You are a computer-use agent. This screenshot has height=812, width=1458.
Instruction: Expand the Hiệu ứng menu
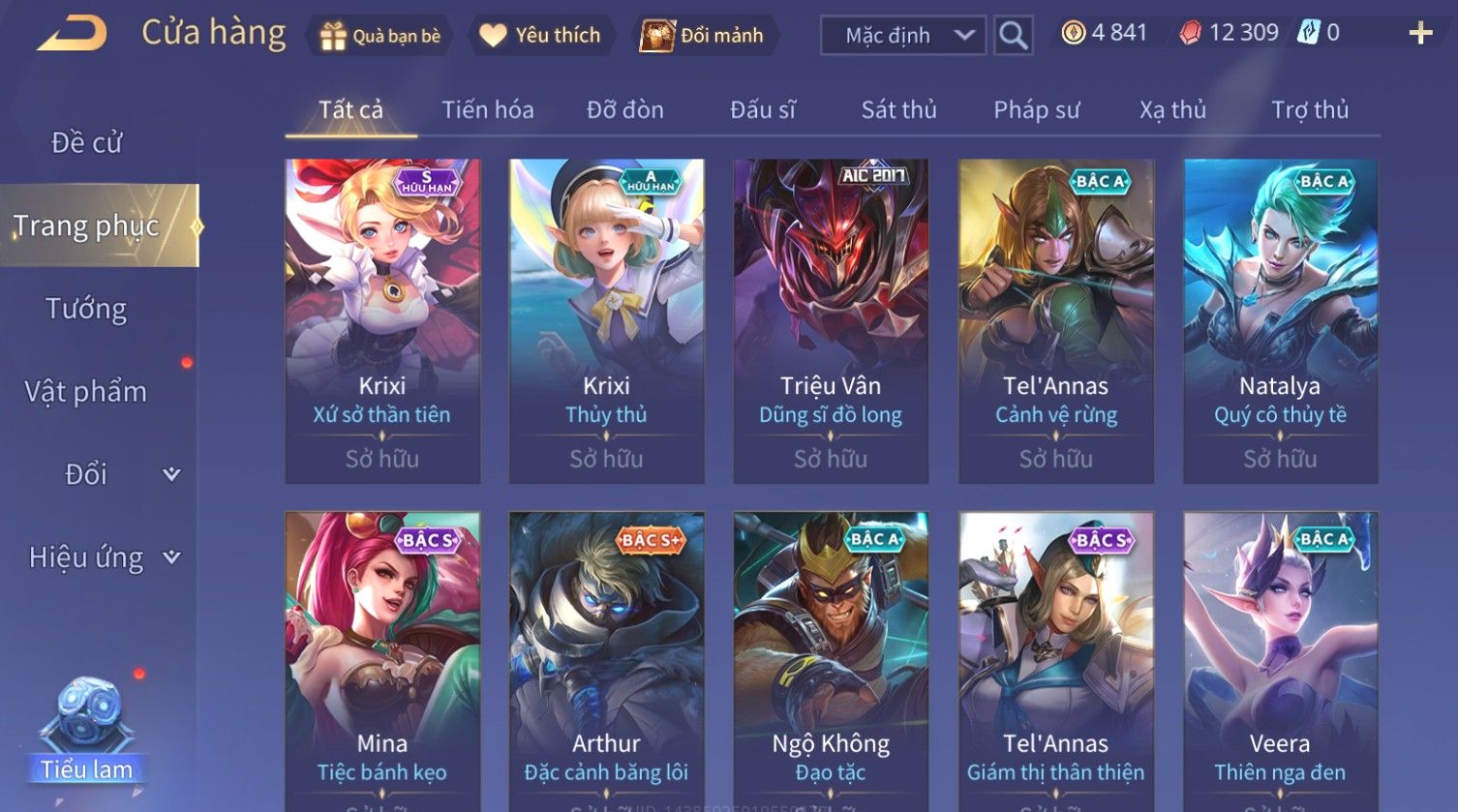coord(102,557)
